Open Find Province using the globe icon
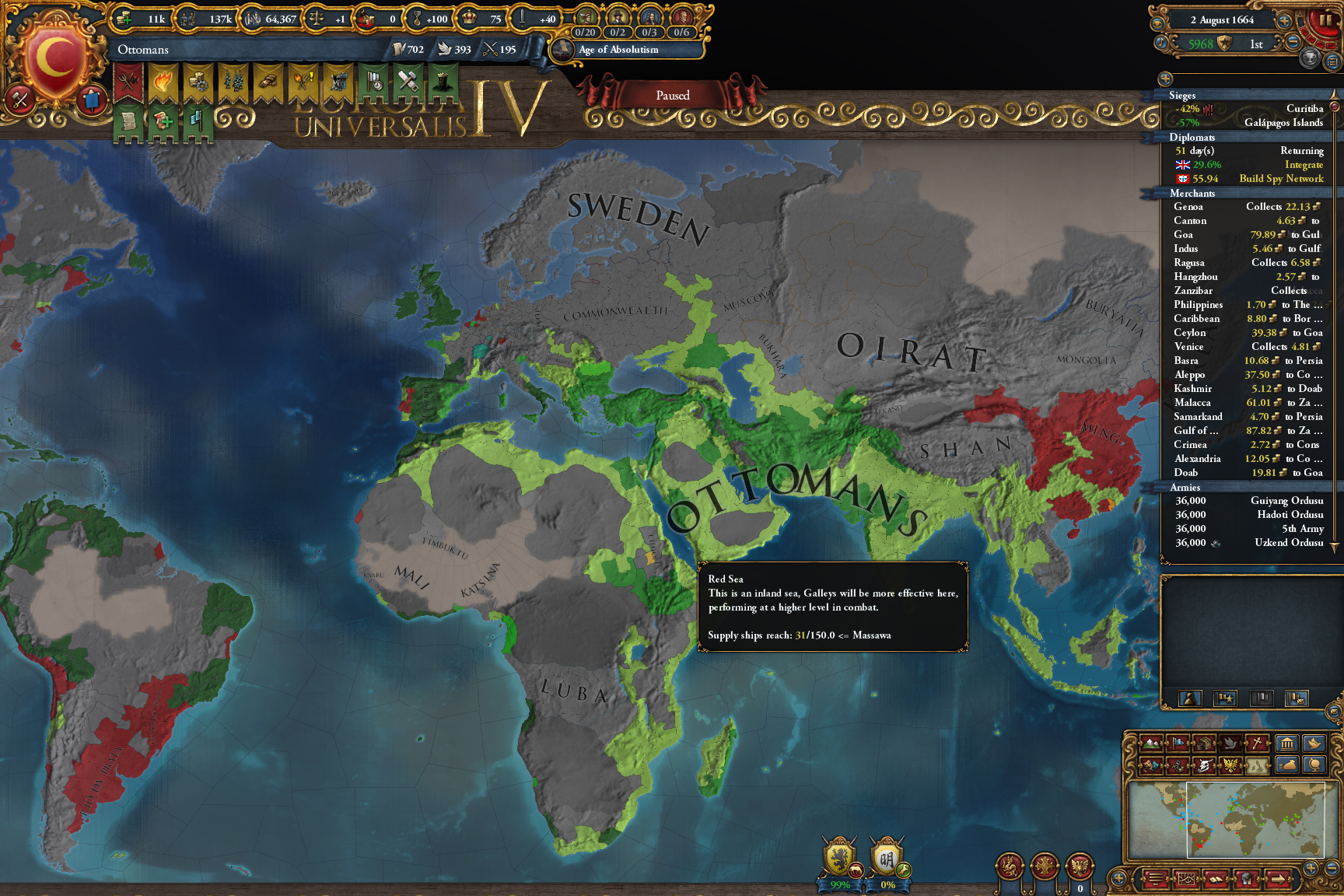 [1314, 764]
